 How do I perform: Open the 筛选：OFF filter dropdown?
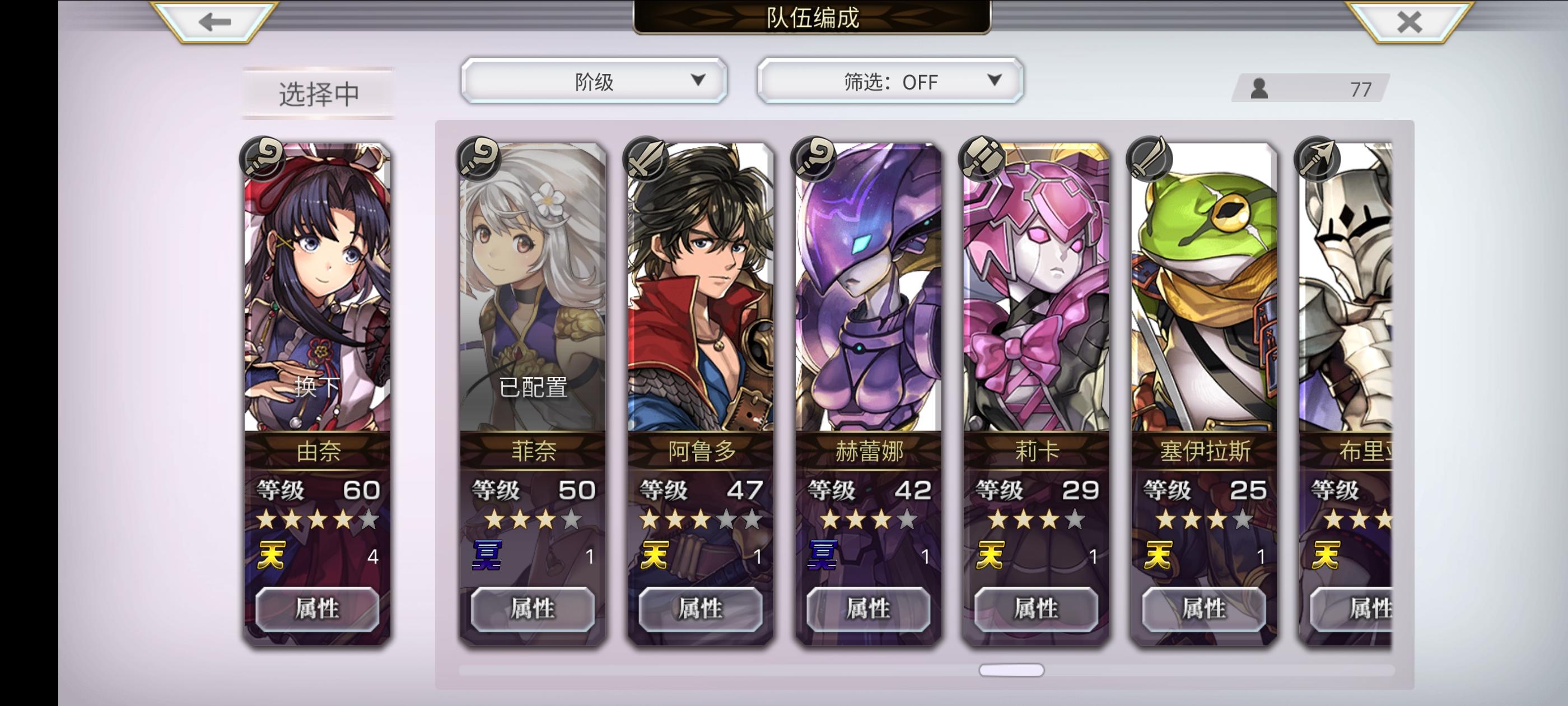pyautogui.click(x=889, y=81)
